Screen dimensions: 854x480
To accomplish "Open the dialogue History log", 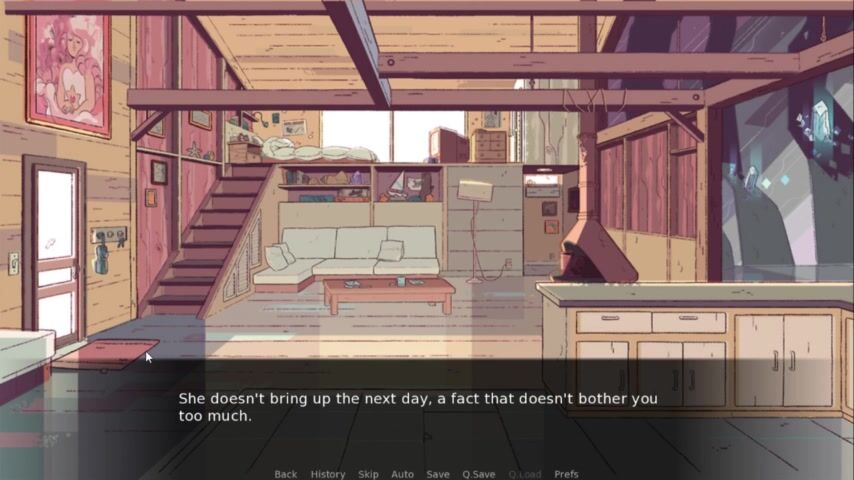I will tap(327, 474).
